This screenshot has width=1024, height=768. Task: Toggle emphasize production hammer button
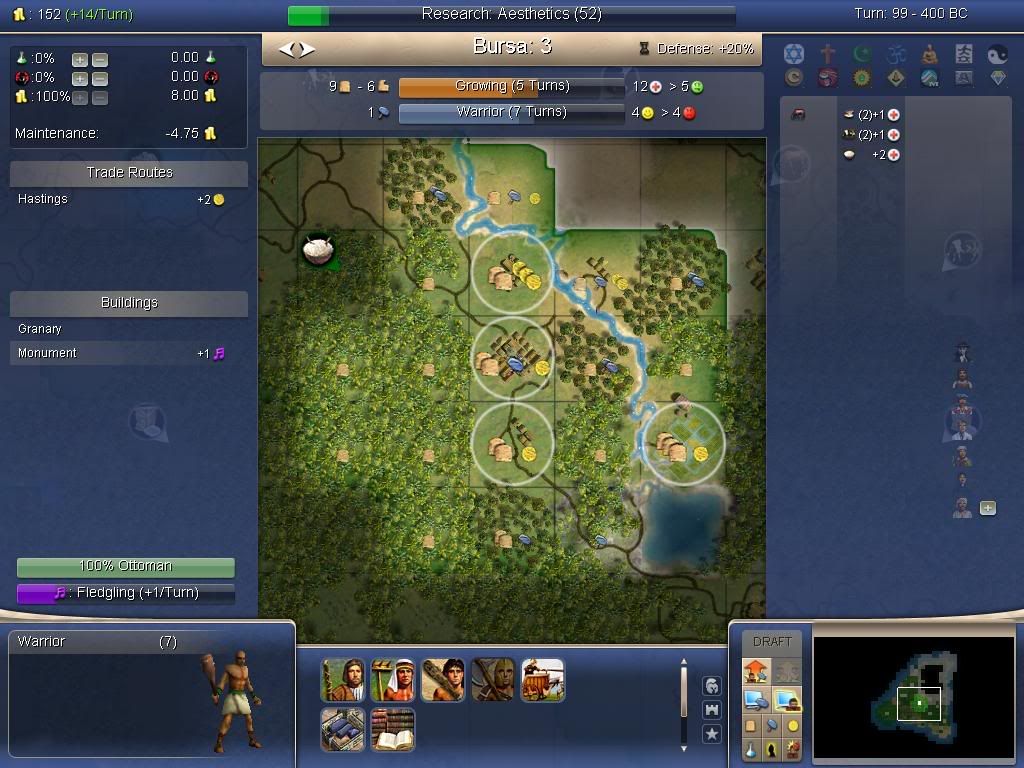tap(771, 726)
